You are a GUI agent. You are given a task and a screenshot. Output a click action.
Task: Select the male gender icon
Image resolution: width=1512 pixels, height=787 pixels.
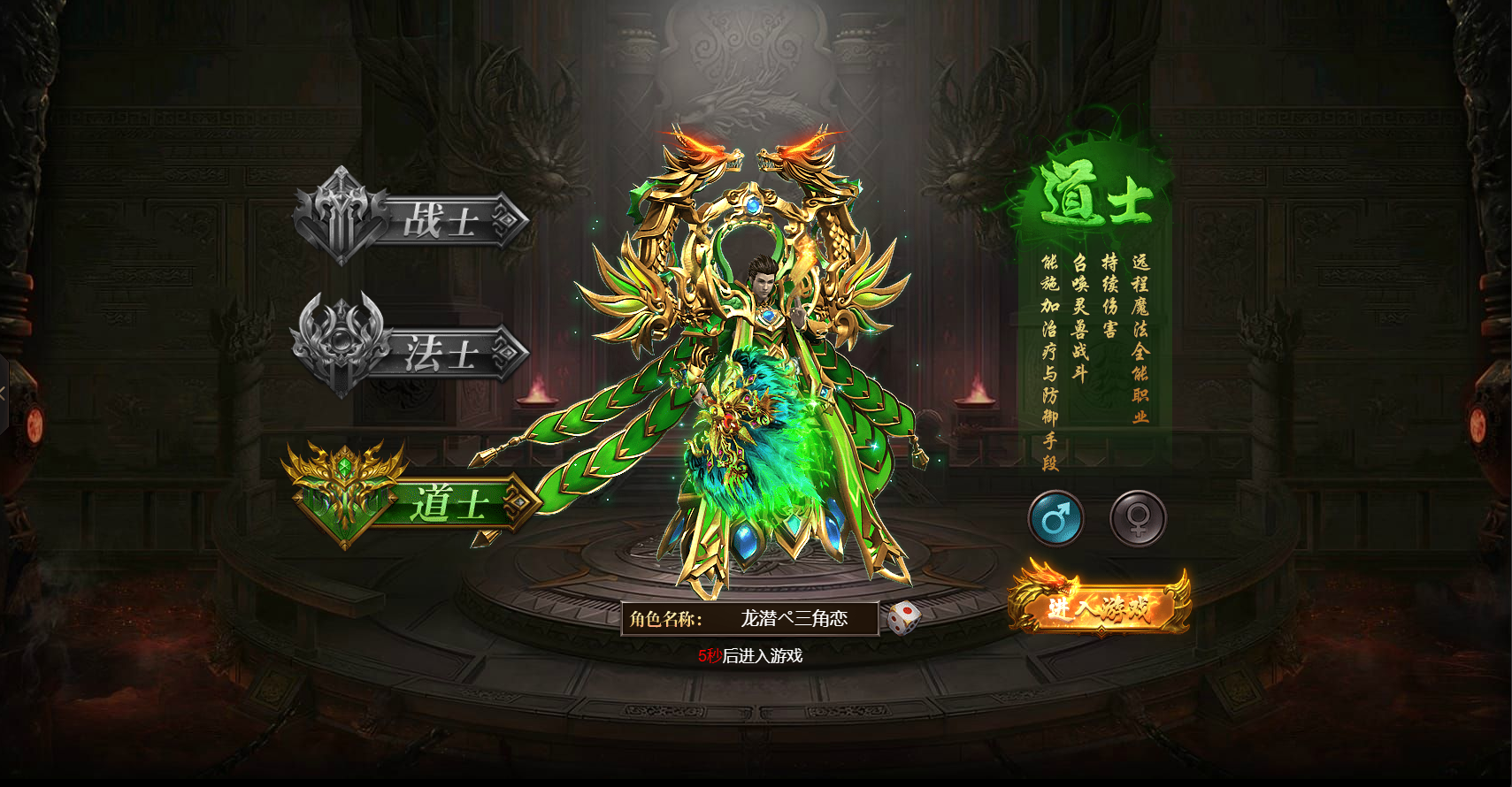point(1055,518)
